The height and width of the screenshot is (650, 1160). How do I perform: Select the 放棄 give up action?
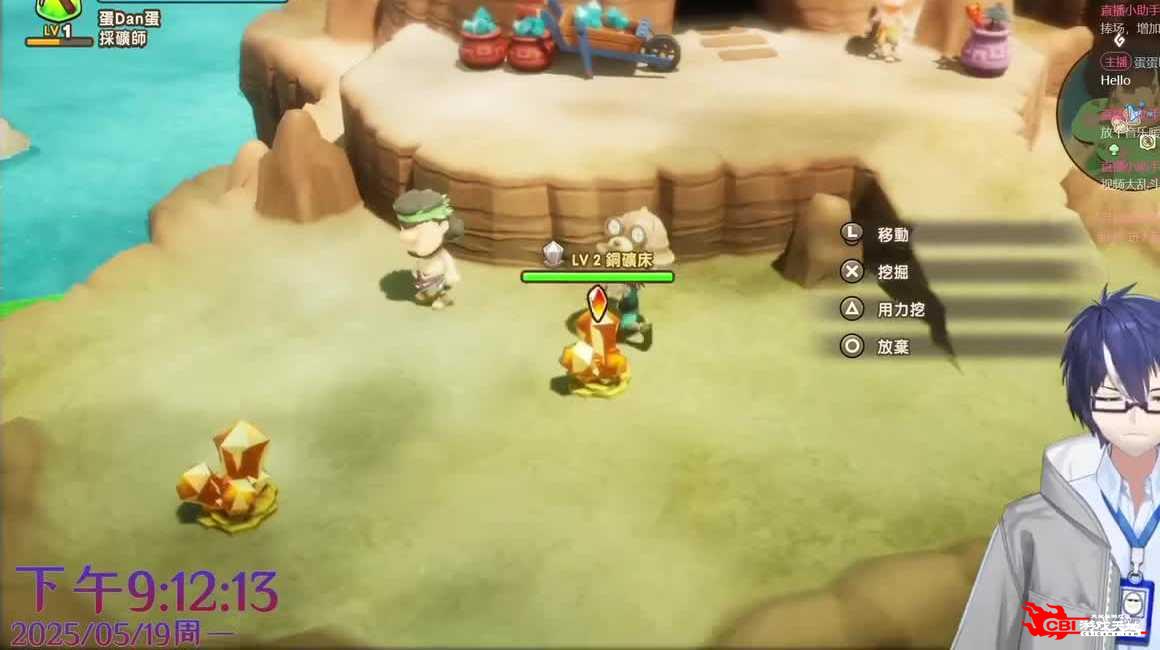(x=893, y=347)
